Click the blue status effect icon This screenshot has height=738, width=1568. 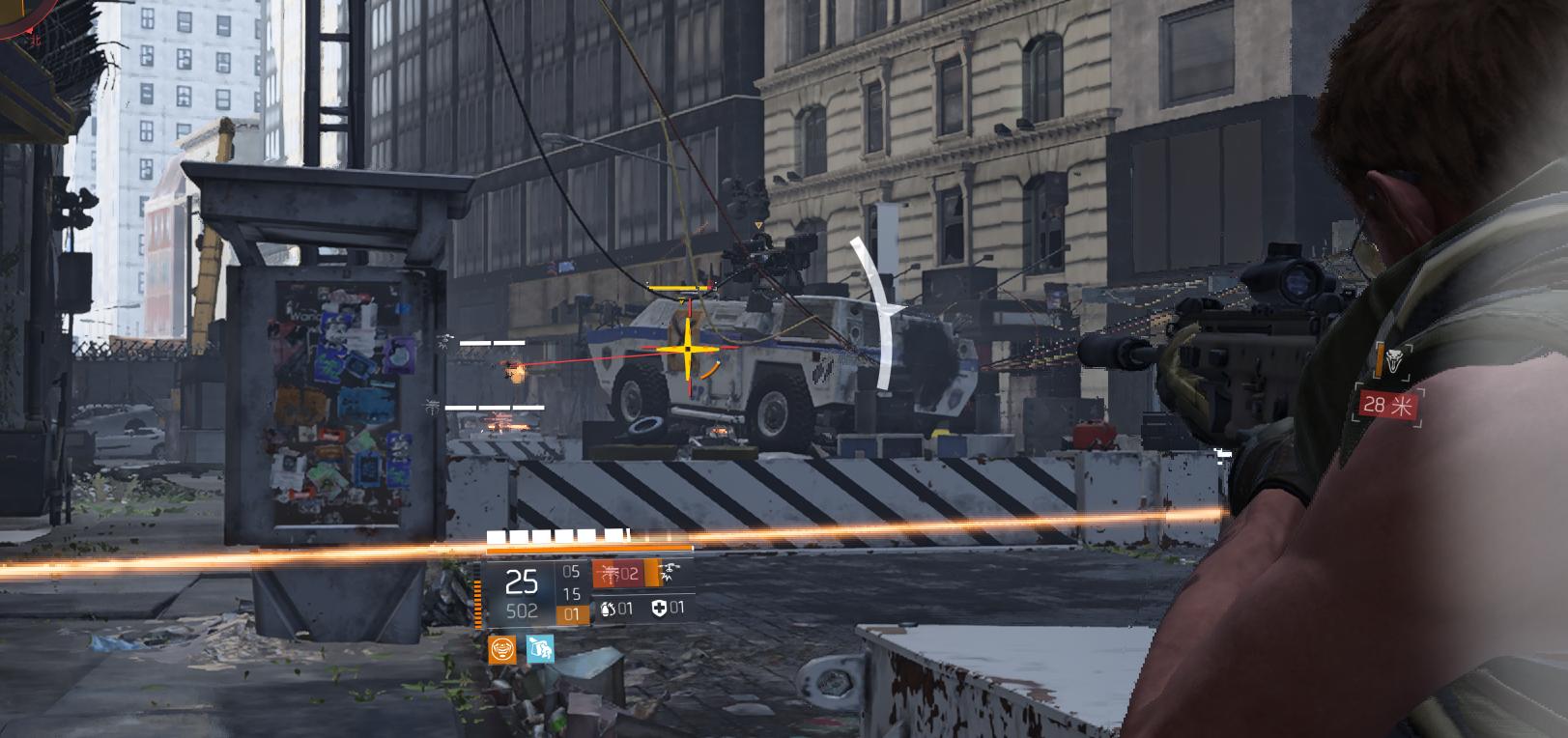[x=540, y=649]
